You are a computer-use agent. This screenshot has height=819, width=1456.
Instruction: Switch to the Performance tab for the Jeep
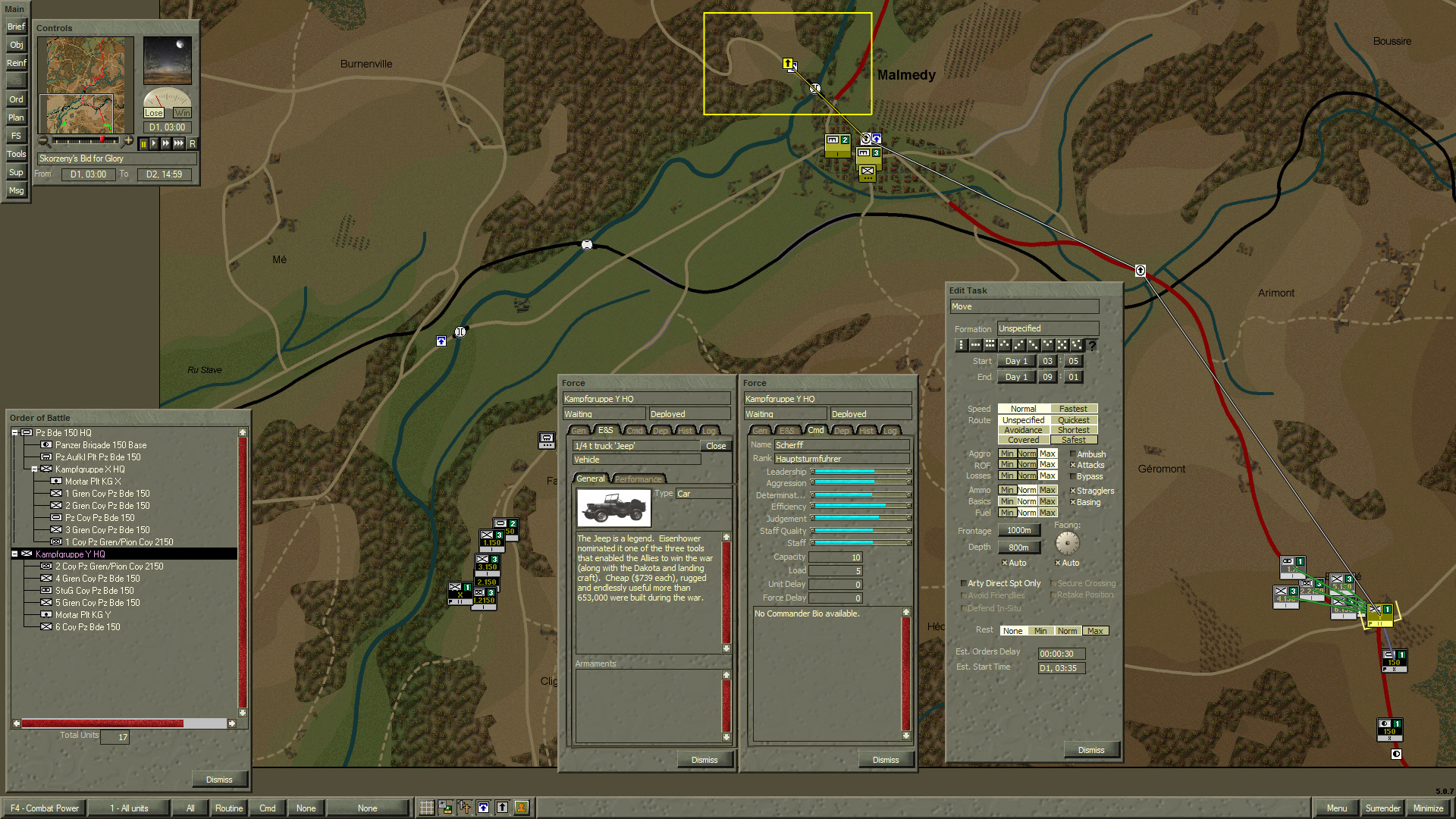638,479
